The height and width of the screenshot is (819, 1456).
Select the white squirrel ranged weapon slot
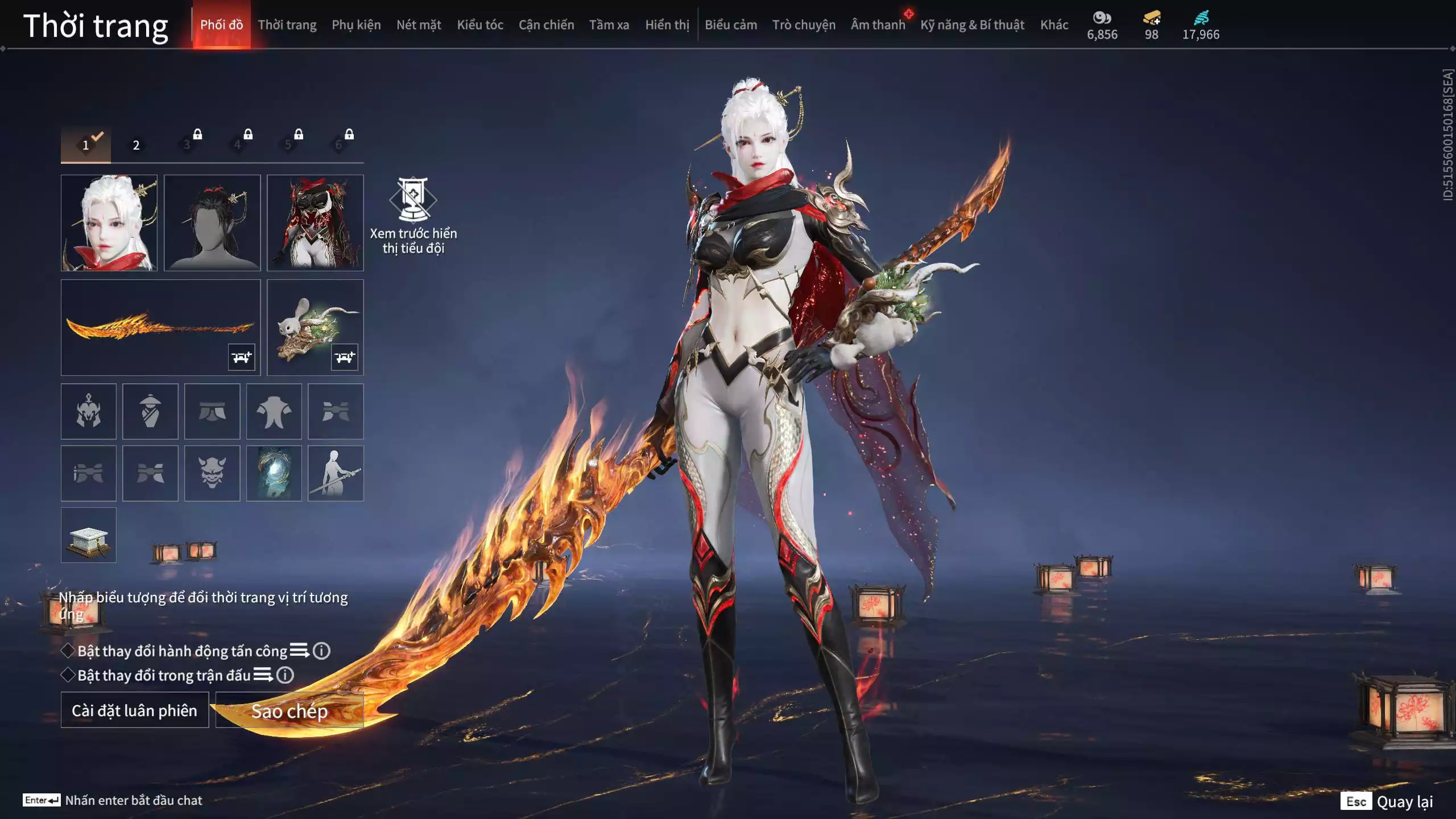[315, 327]
